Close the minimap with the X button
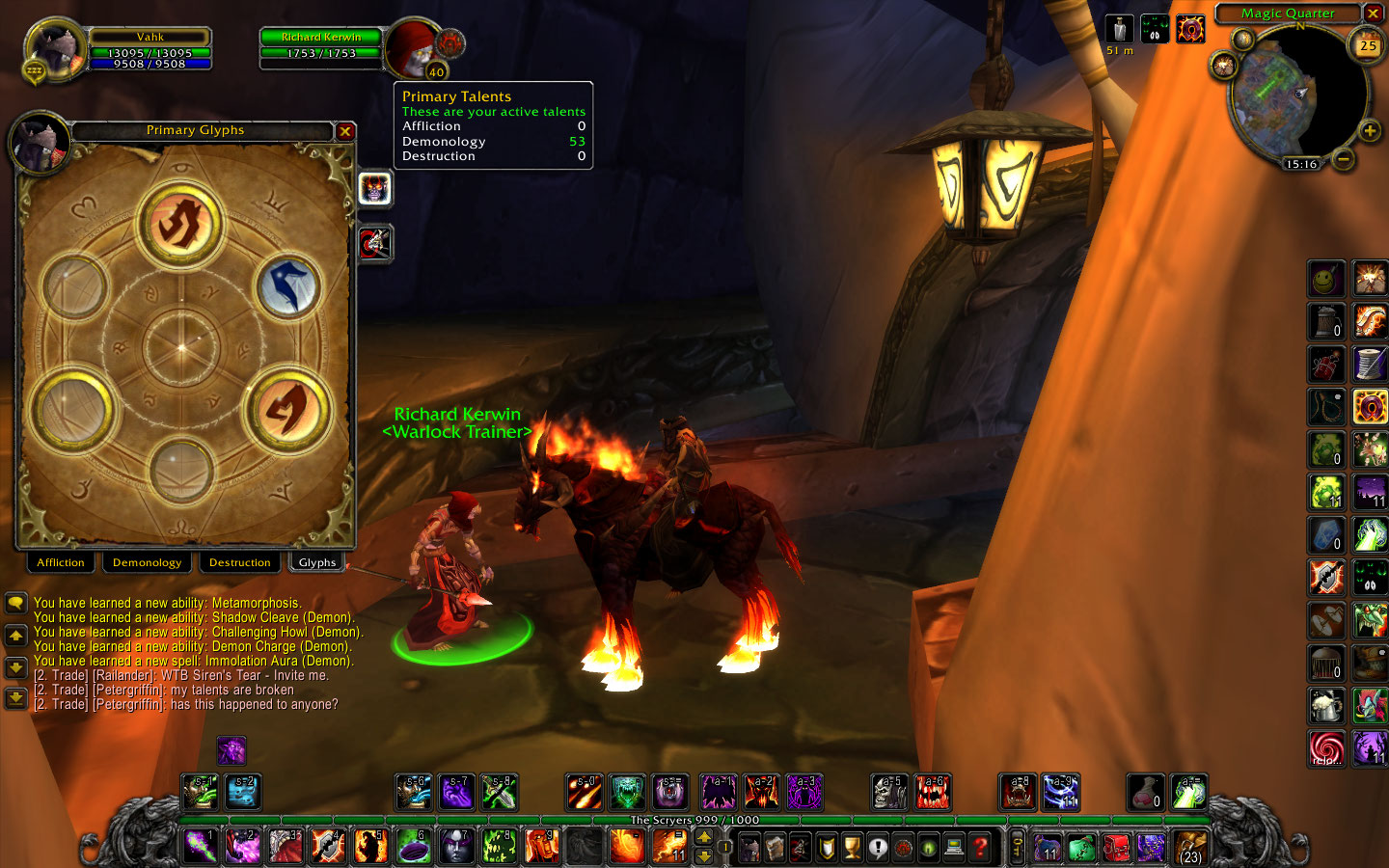The image size is (1389, 868). (x=1373, y=14)
